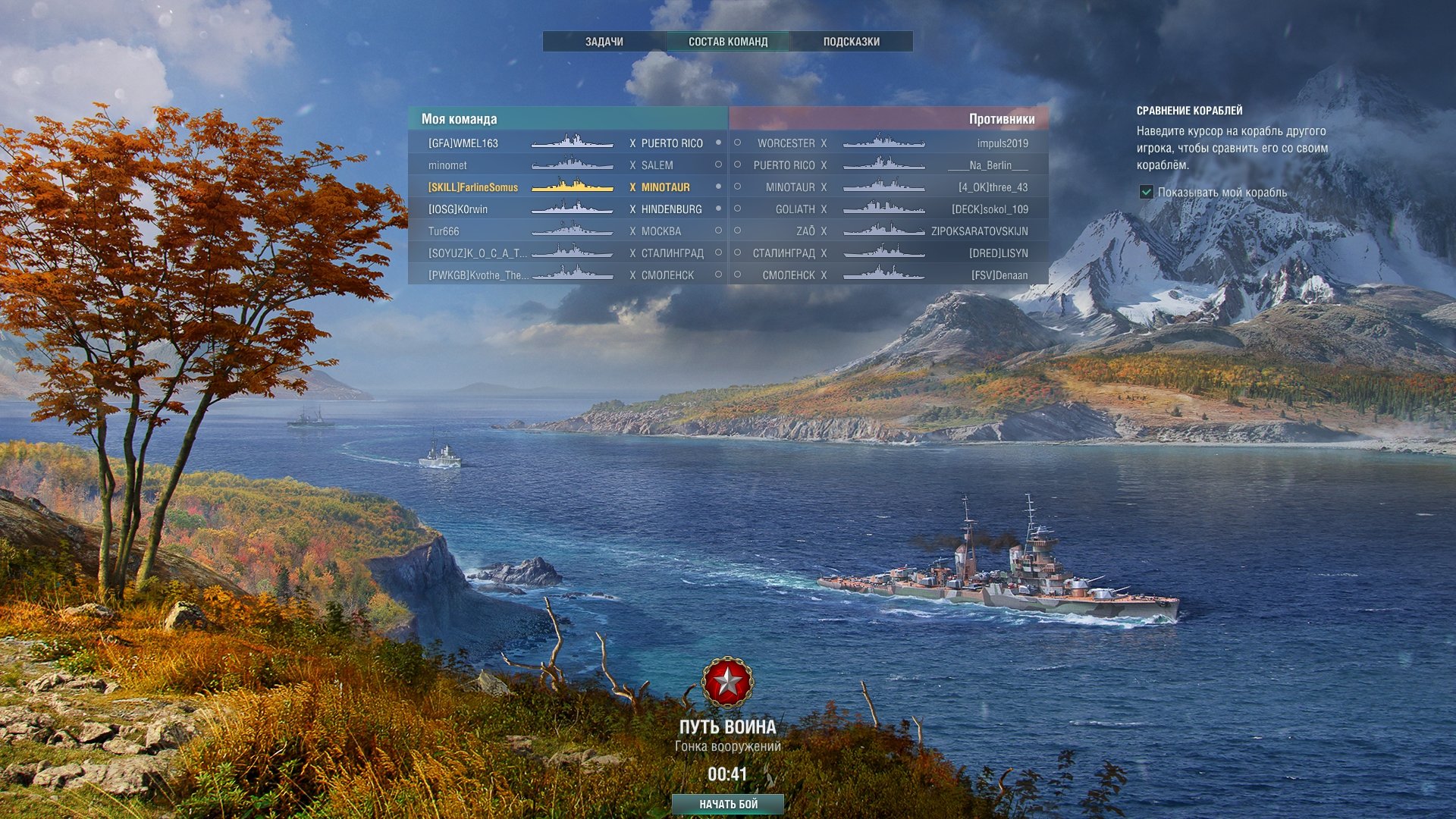Show the ПОДСКАЗКИ tab
The image size is (1456, 819).
click(851, 42)
